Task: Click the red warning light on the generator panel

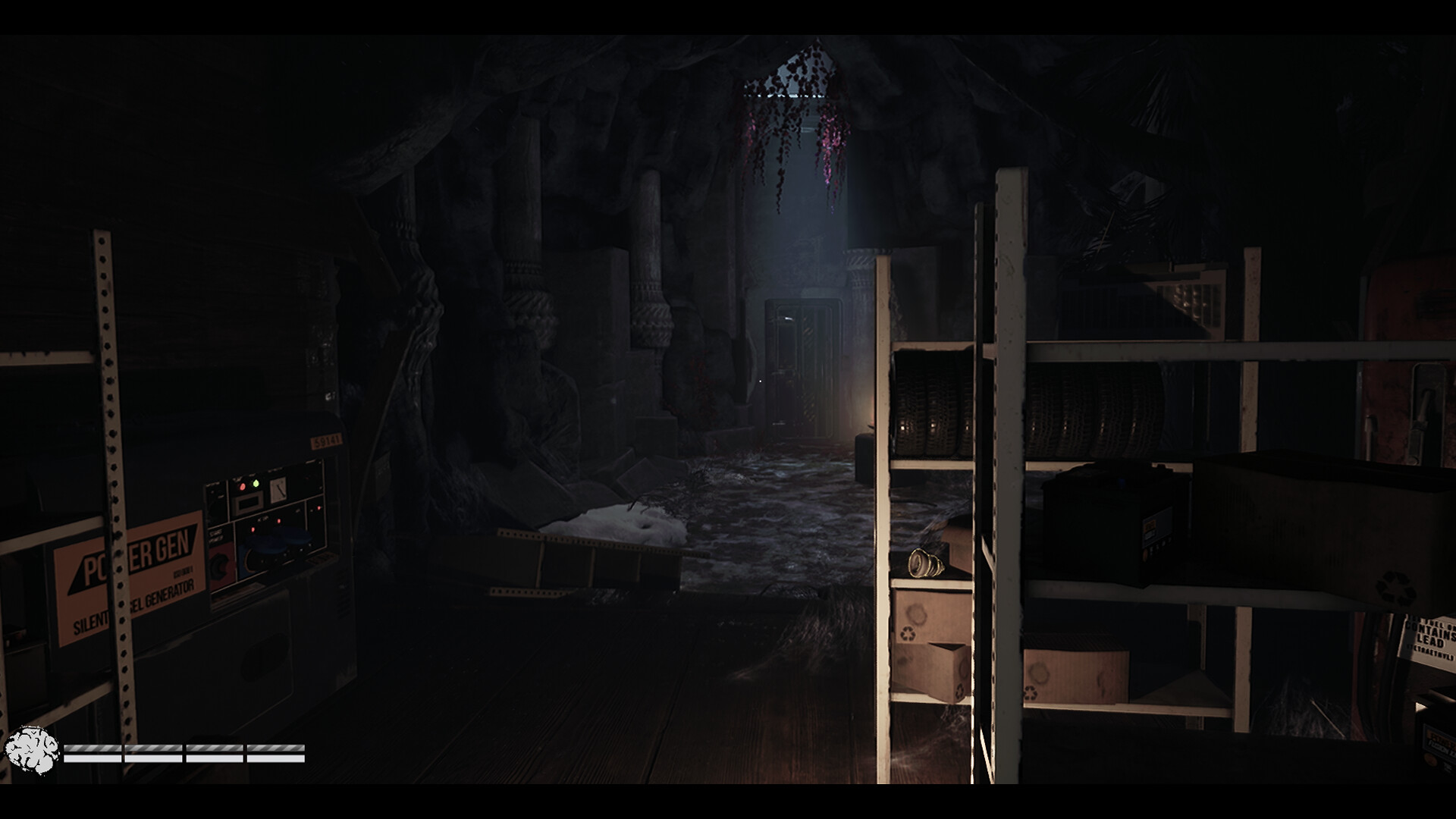Action: (243, 486)
